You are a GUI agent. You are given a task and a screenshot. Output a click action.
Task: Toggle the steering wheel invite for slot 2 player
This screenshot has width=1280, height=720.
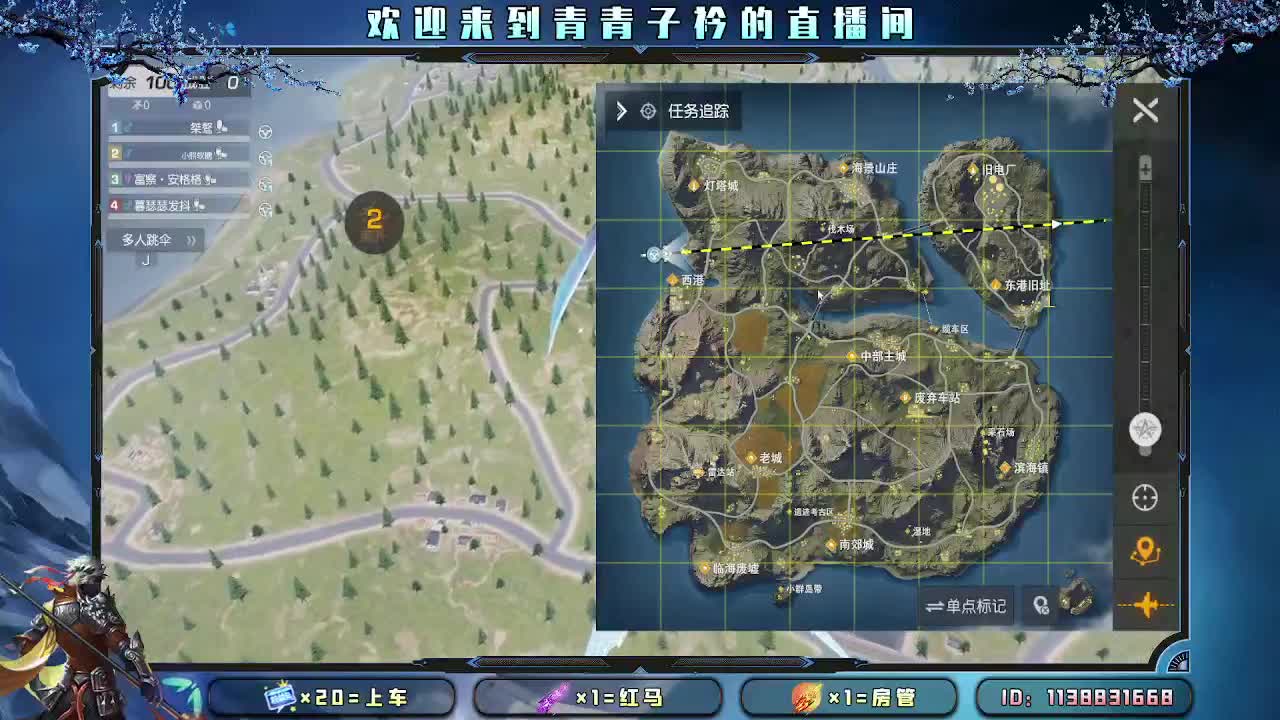coord(264,156)
